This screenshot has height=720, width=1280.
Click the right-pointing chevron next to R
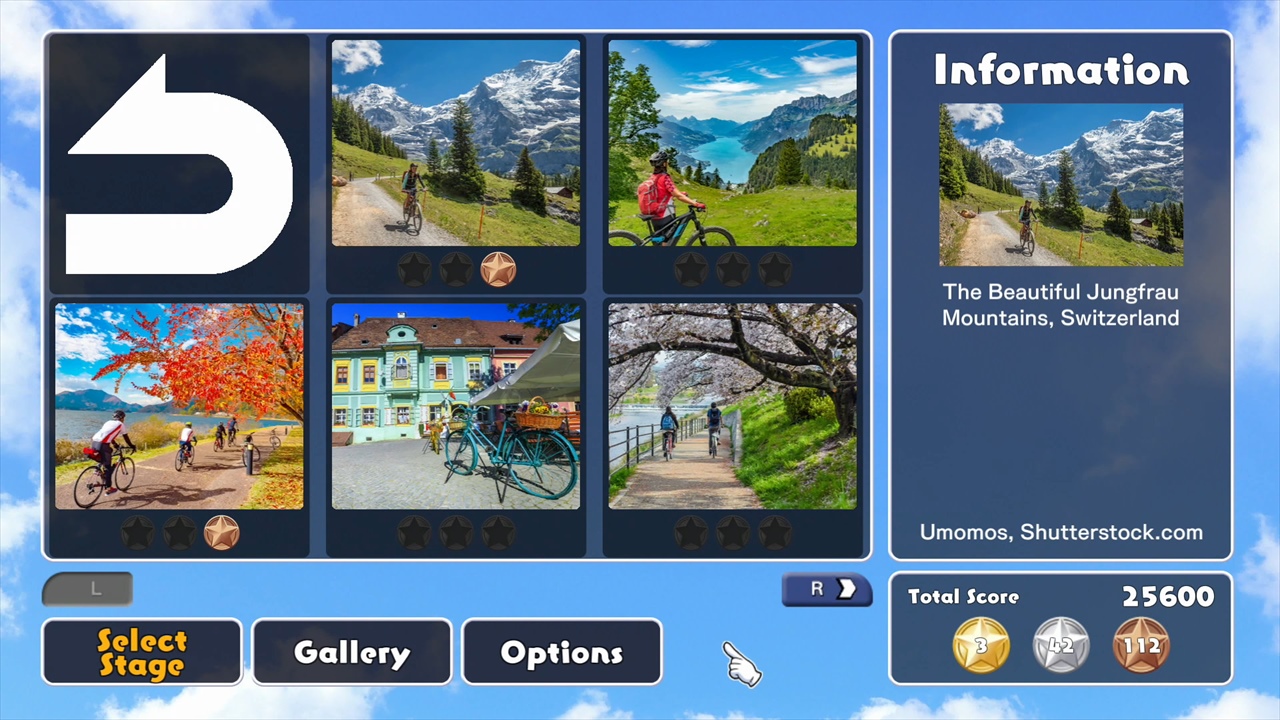coord(845,589)
